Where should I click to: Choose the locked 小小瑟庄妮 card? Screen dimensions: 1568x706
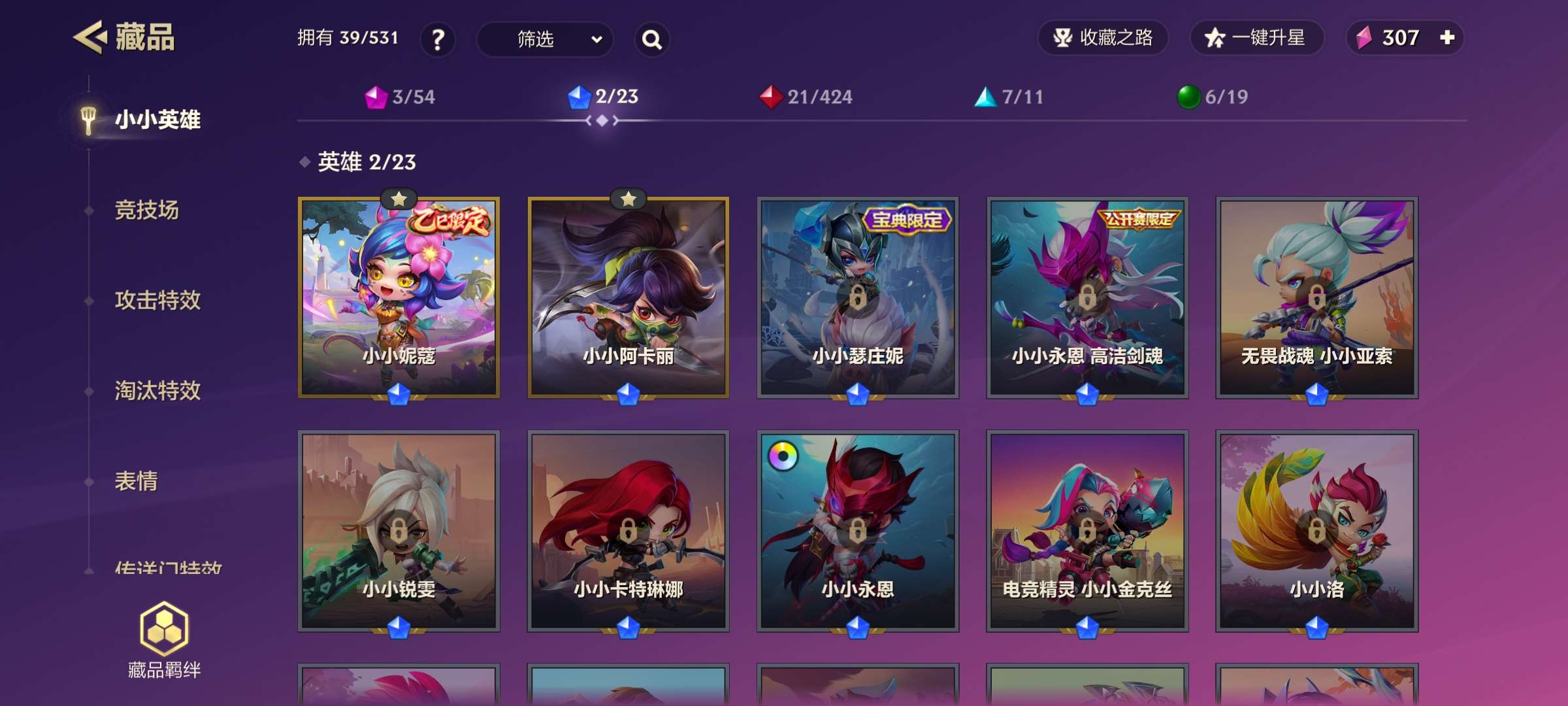click(857, 297)
